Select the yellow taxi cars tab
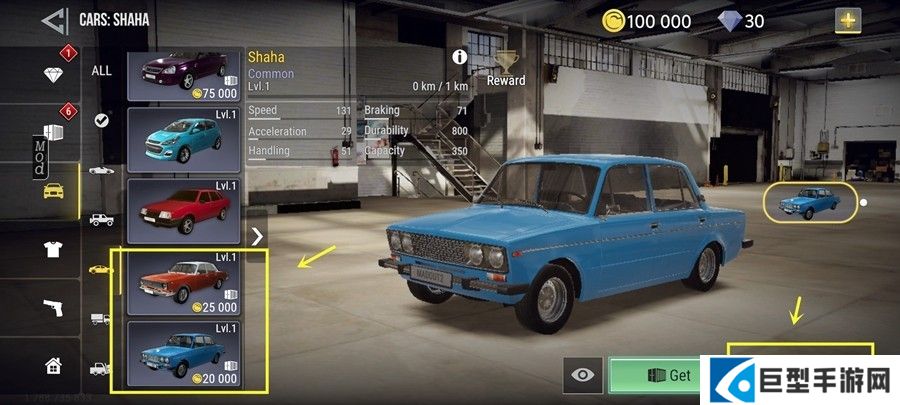 click(54, 190)
